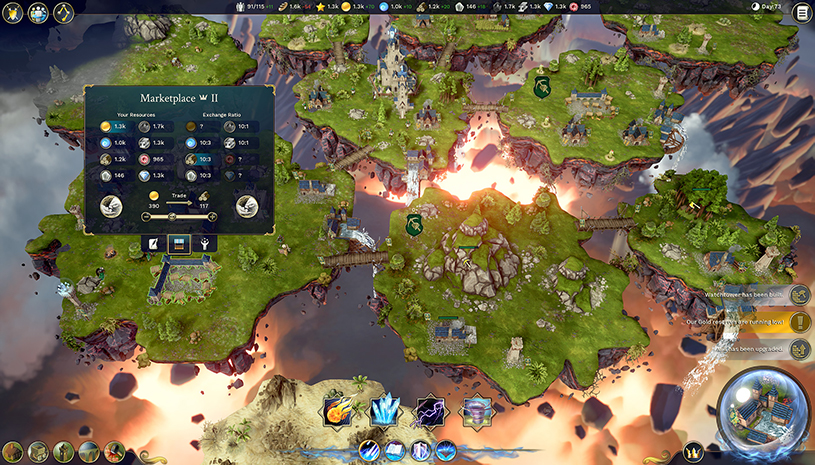Viewport: 815px width, 465px height.
Task: Open the constellation icon in the top-left
Action: pos(62,13)
